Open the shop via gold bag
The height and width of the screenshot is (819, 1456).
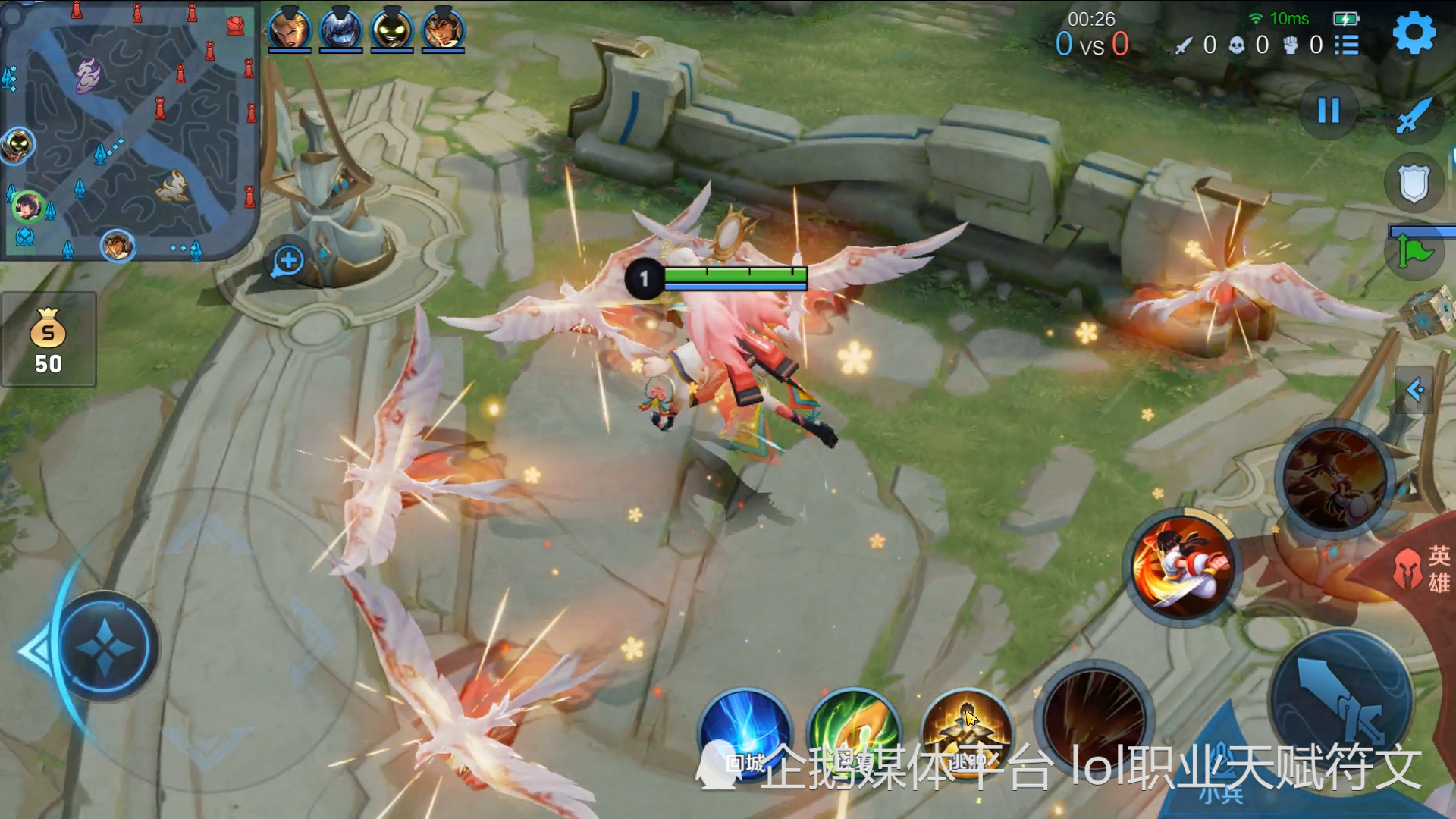coord(49,339)
